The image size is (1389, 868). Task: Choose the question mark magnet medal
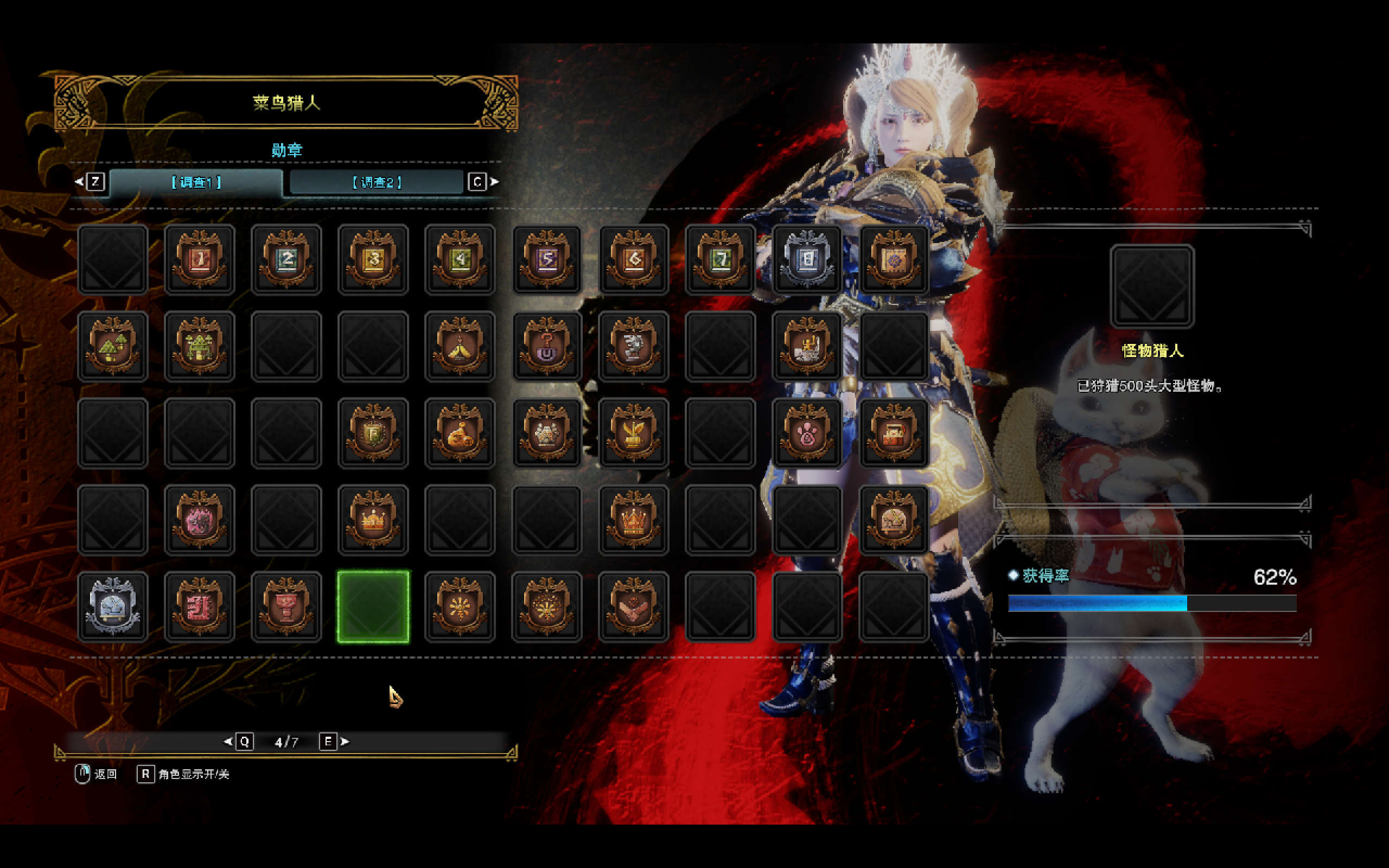click(x=546, y=346)
